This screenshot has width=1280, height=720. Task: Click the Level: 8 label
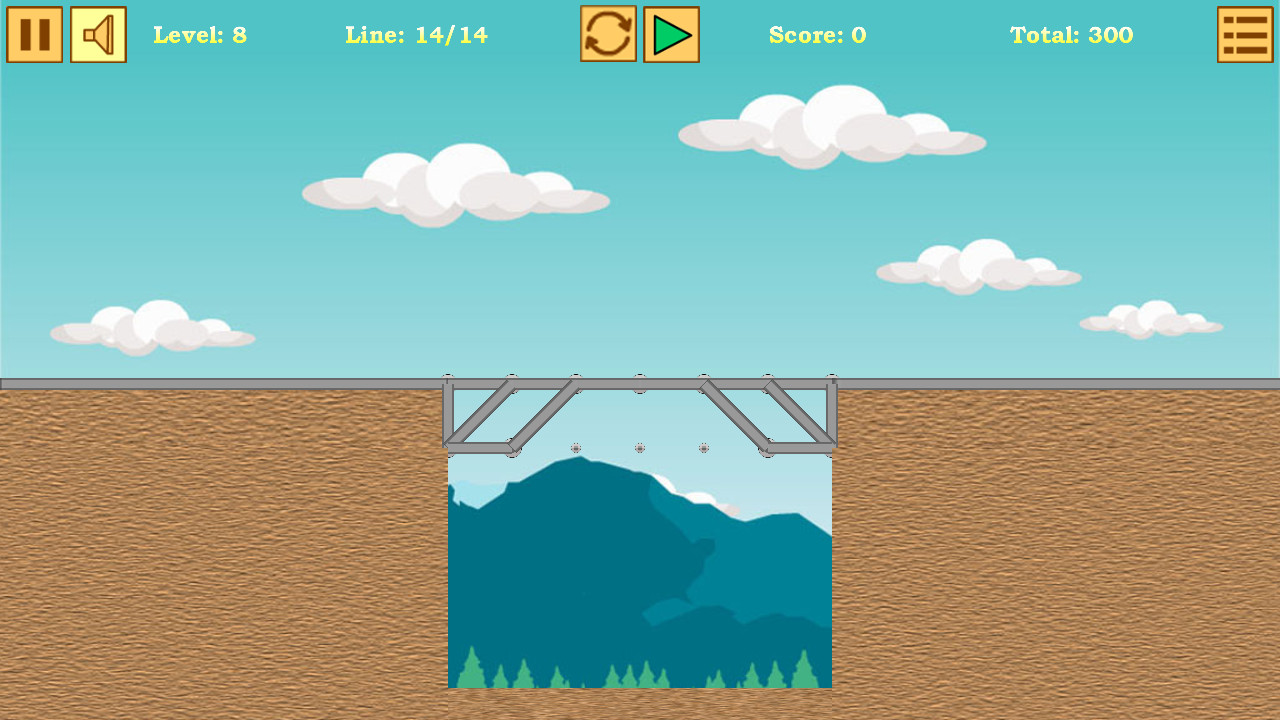coord(200,35)
